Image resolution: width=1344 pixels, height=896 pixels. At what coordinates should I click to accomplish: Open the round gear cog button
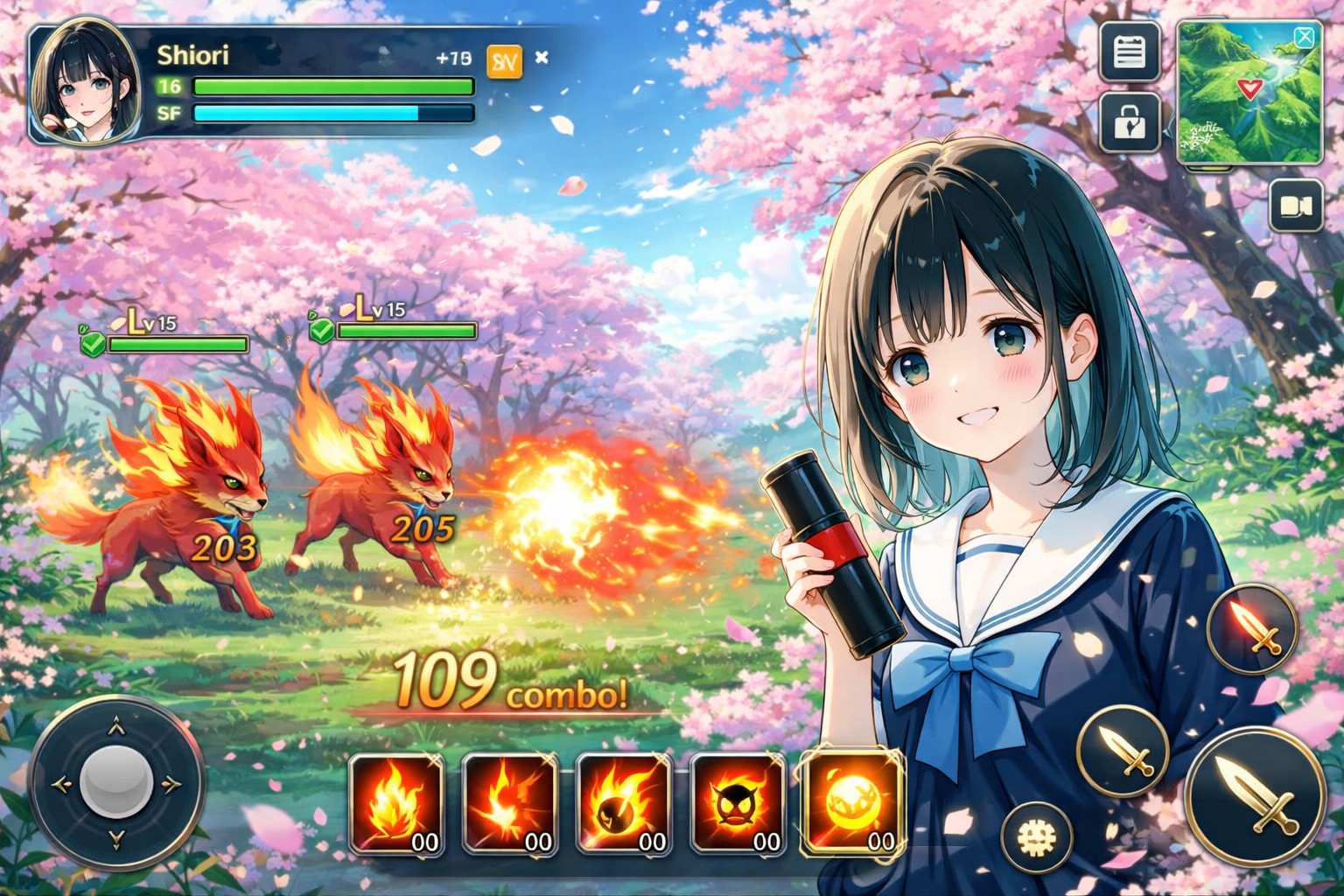point(1037,837)
